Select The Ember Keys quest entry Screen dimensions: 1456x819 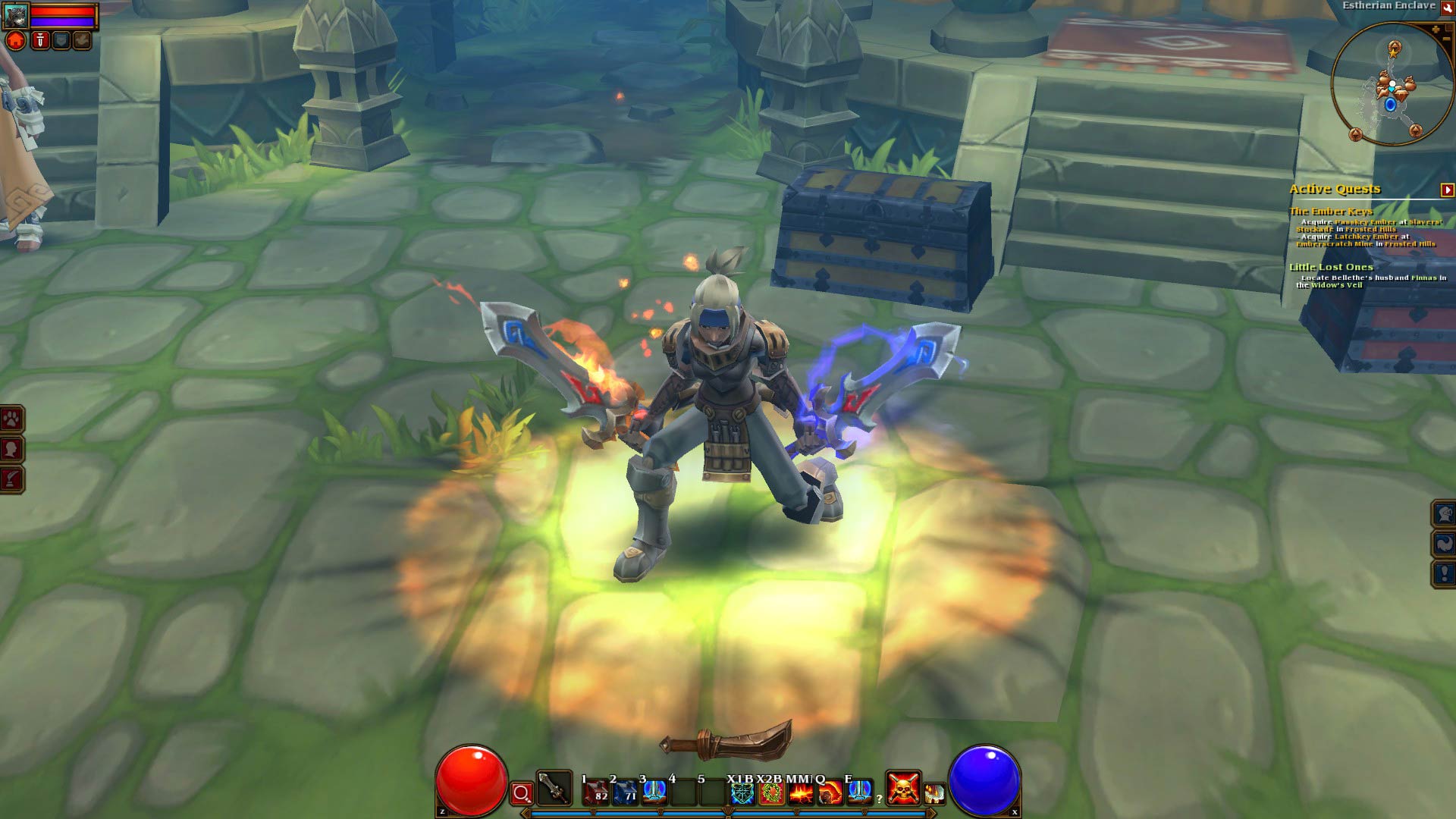(x=1331, y=212)
